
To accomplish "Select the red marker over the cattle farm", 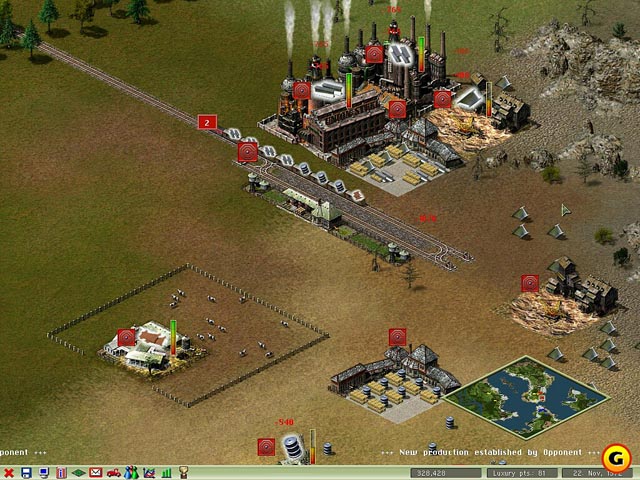I will 126,338.
